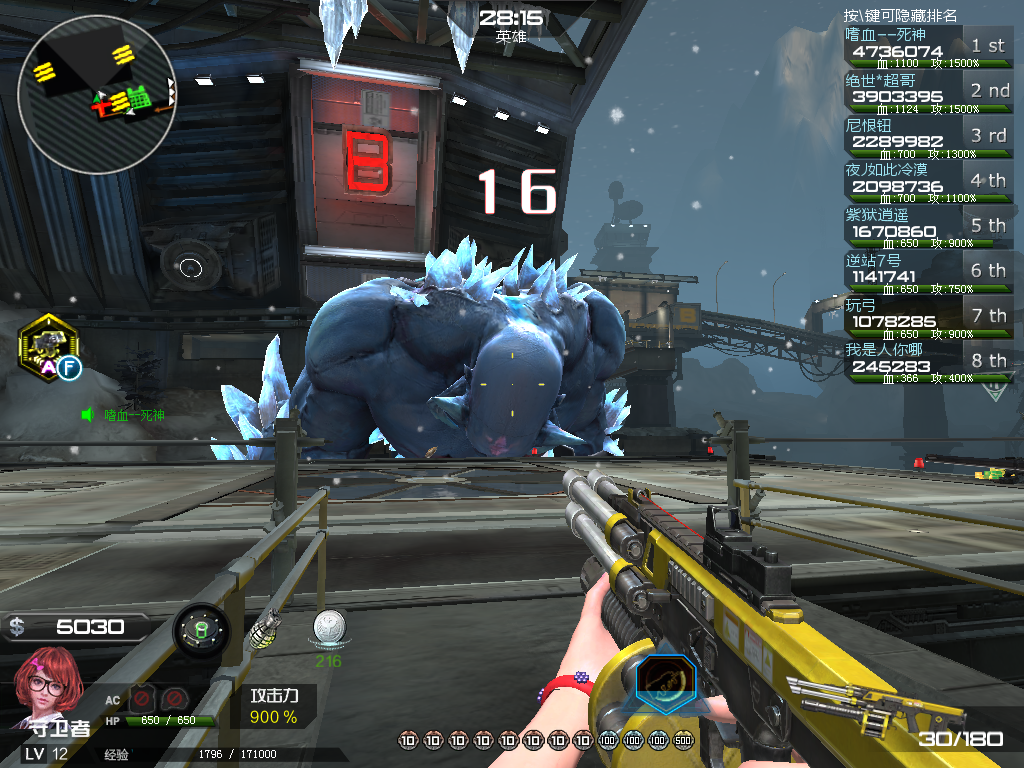1024x768 pixels.
Task: Click the 500 coin token
Action: tap(683, 741)
